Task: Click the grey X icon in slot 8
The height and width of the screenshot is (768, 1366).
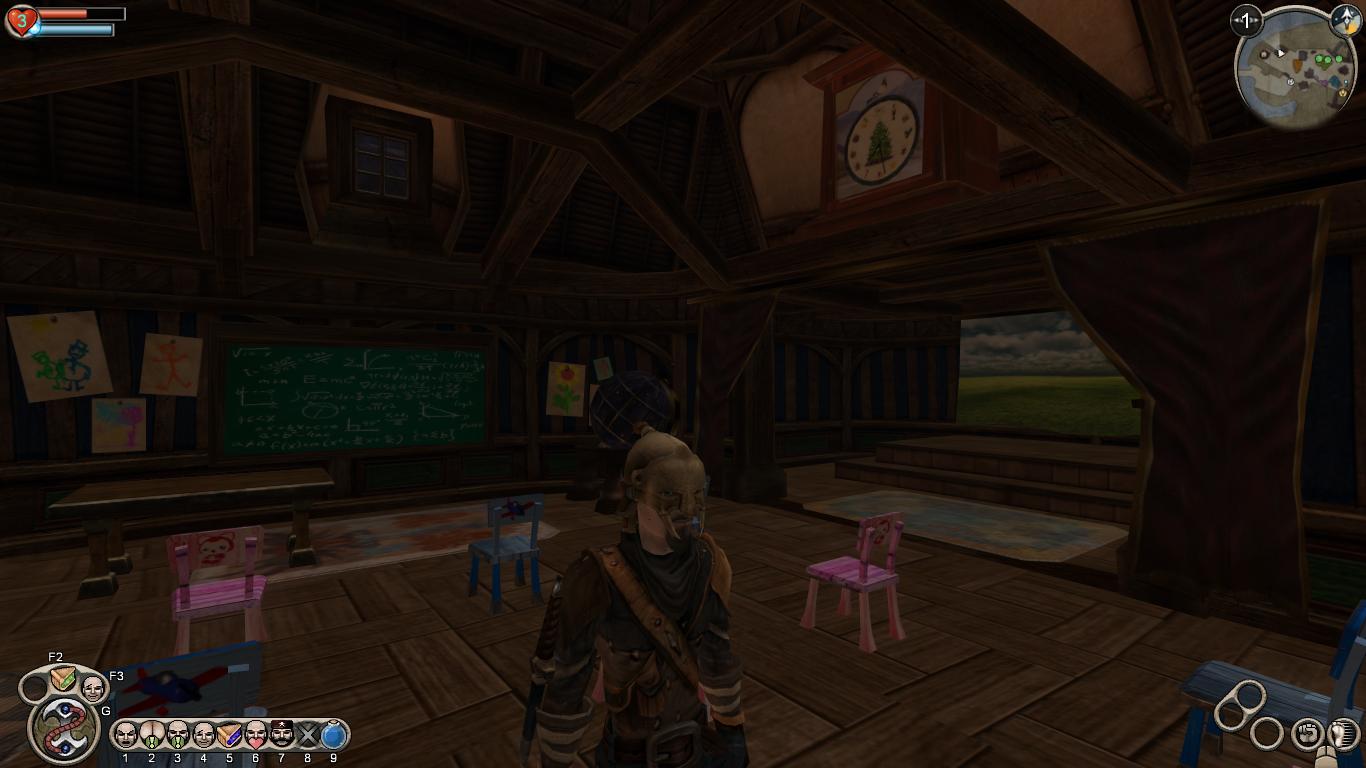Action: click(x=308, y=736)
